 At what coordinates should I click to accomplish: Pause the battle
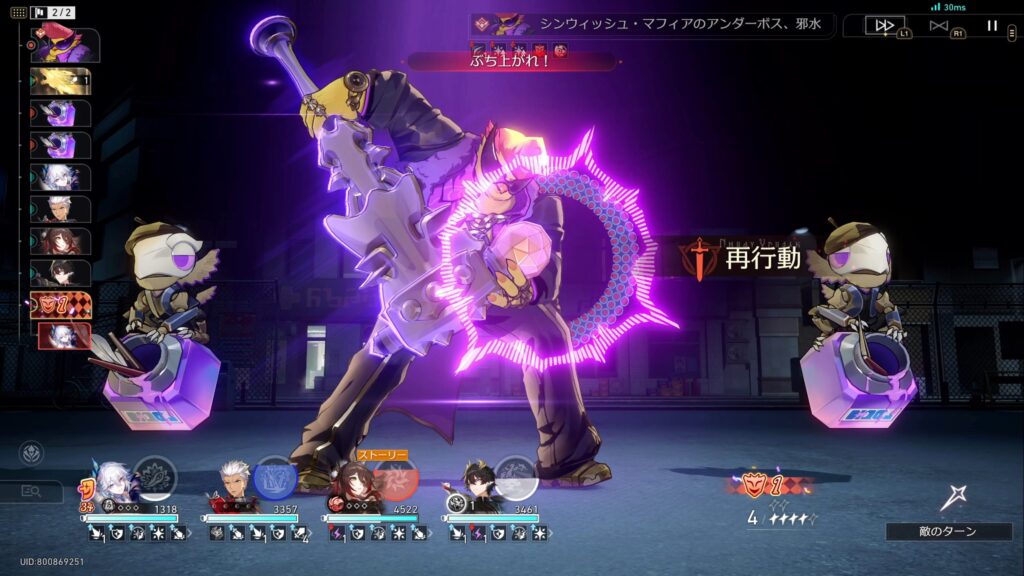point(992,26)
